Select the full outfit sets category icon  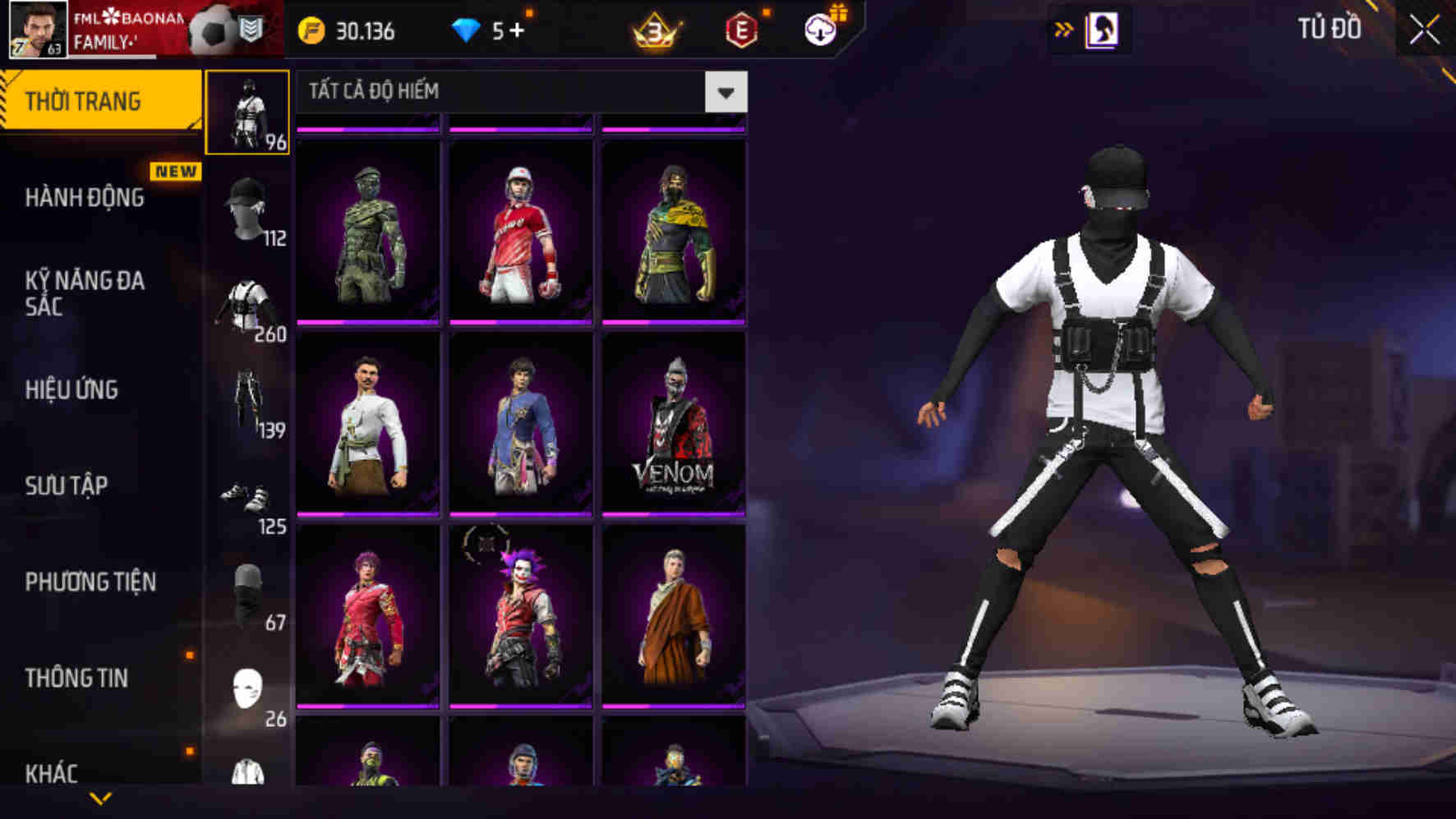click(x=247, y=111)
